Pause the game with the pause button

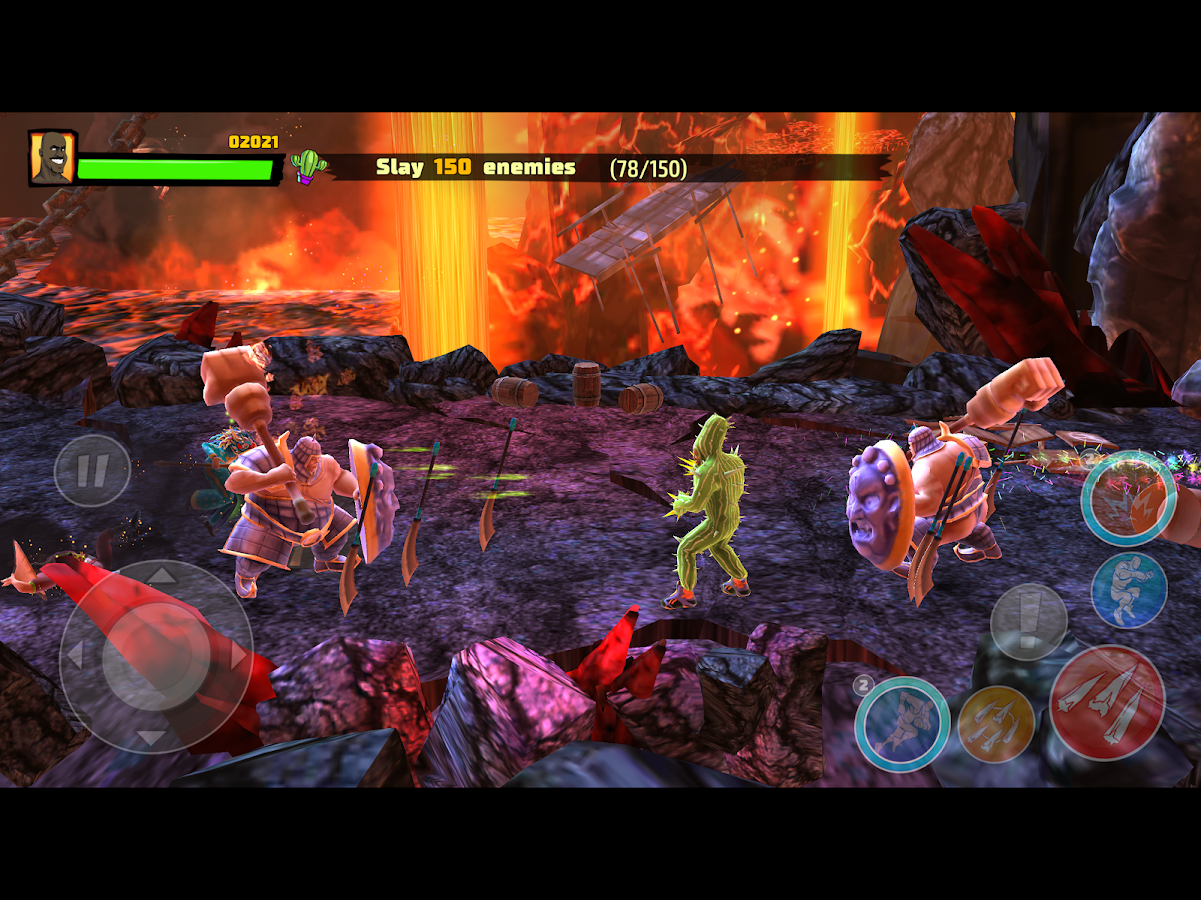(x=92, y=470)
